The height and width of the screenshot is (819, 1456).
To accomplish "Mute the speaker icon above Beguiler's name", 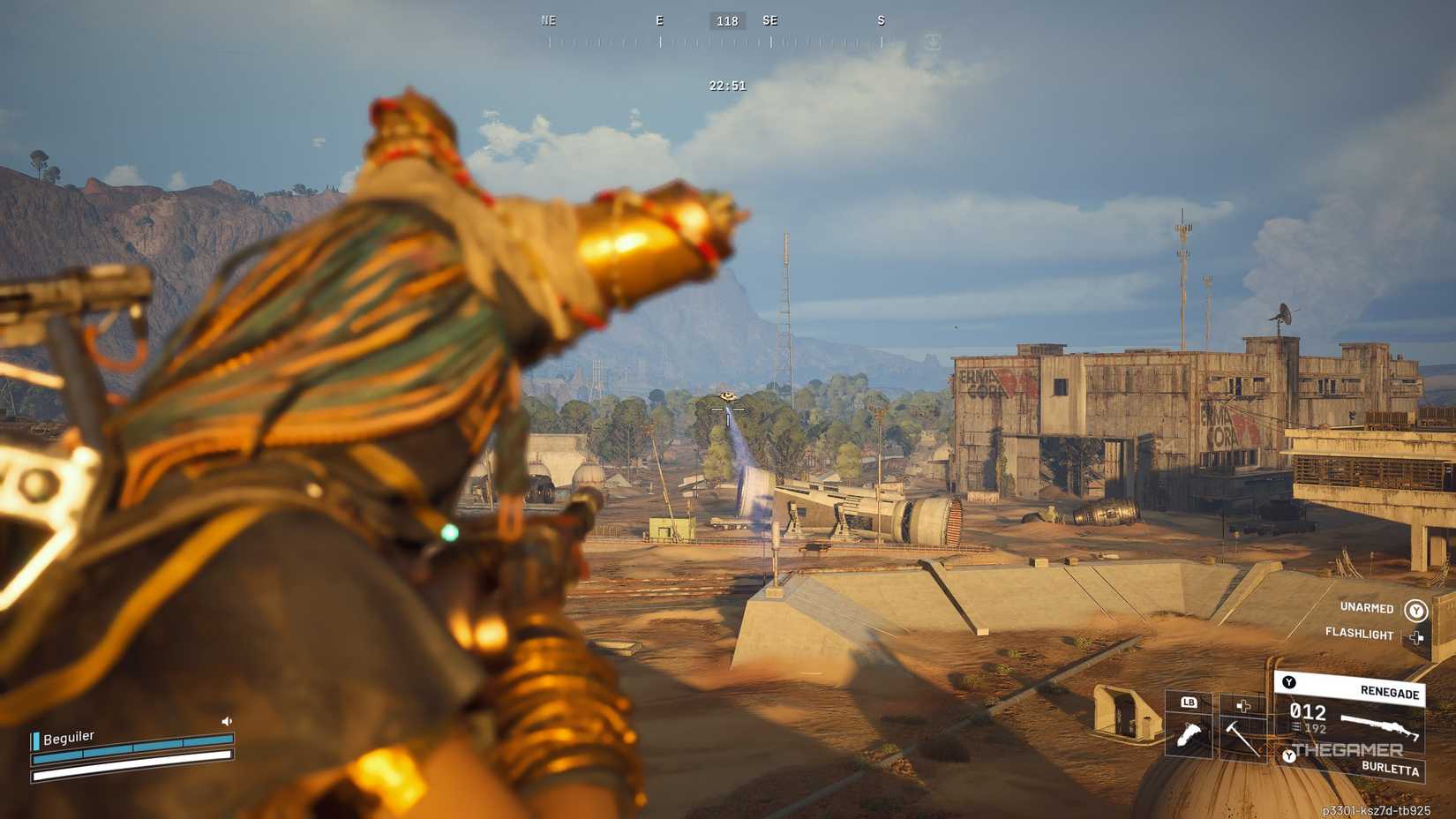I will [227, 721].
